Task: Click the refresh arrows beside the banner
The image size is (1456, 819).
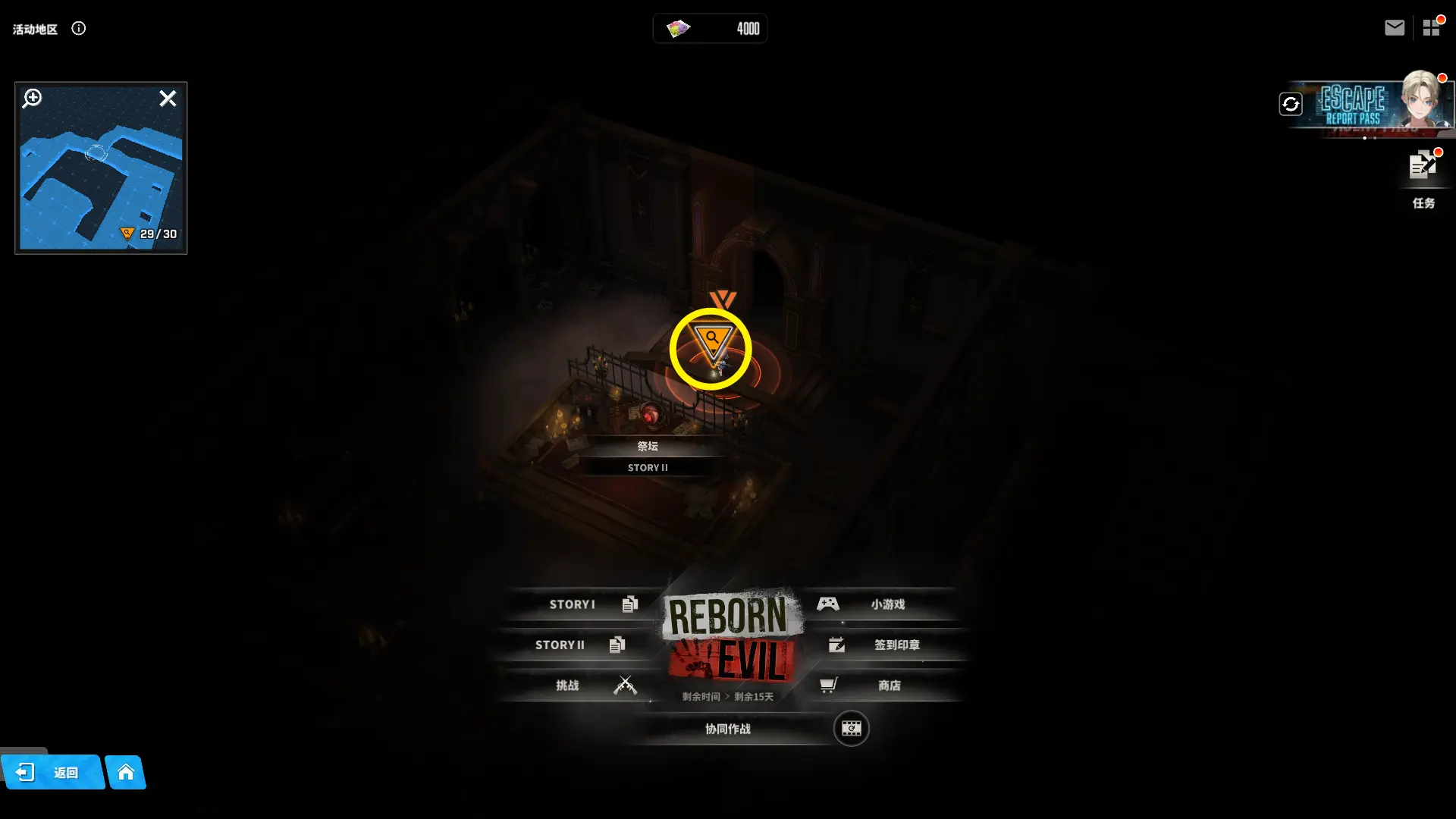Action: [1291, 104]
